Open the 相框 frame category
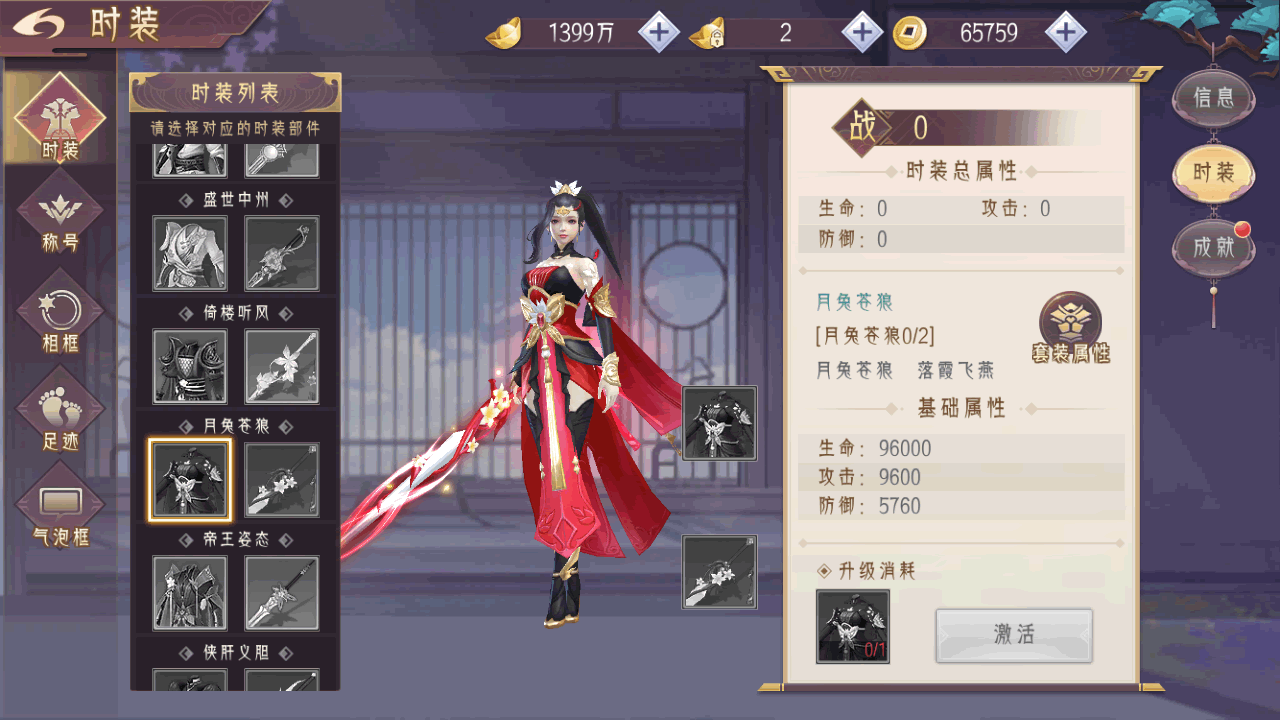1280x720 pixels. (60, 315)
